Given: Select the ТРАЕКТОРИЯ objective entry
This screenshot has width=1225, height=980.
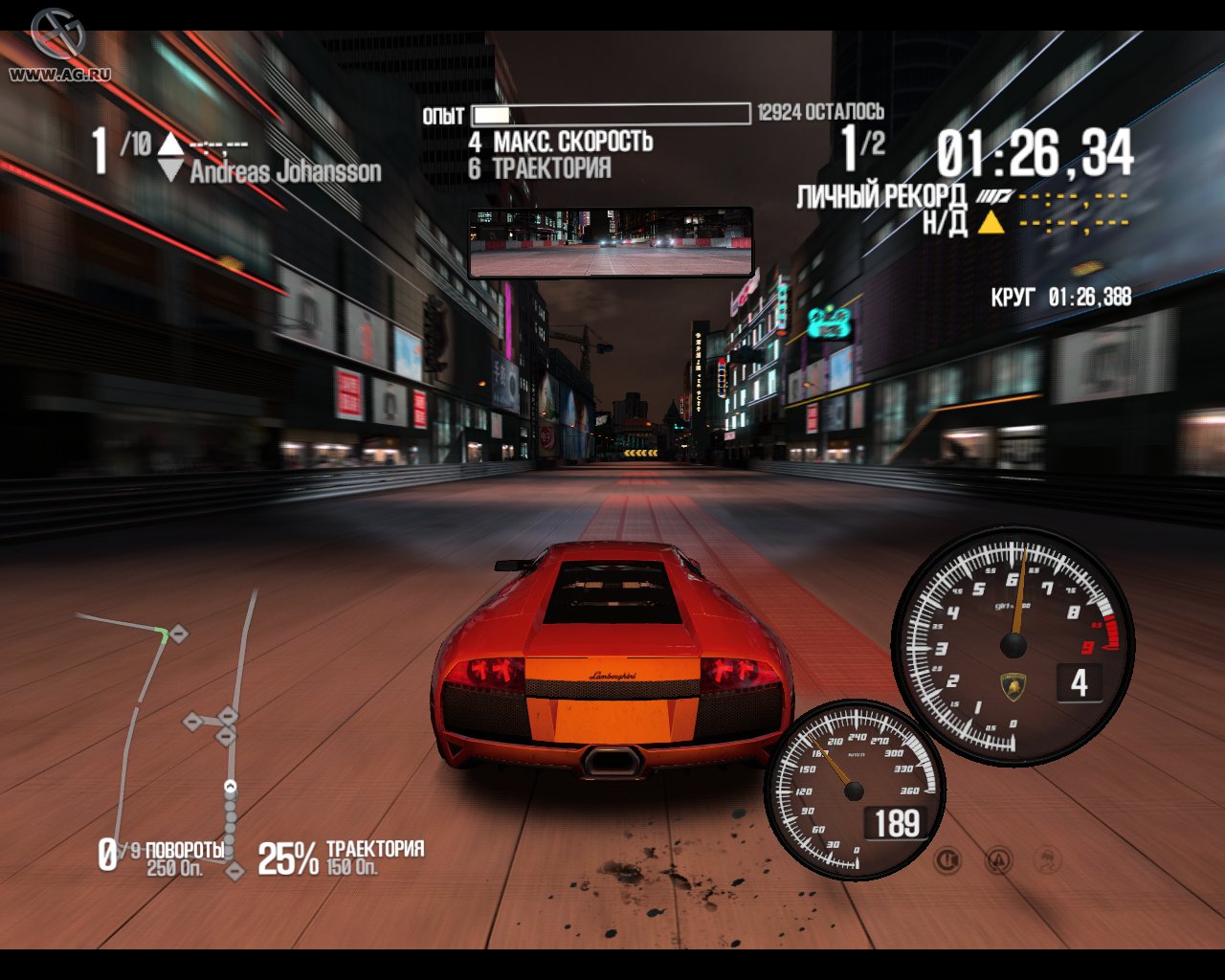Looking at the screenshot, I should coord(551,167).
